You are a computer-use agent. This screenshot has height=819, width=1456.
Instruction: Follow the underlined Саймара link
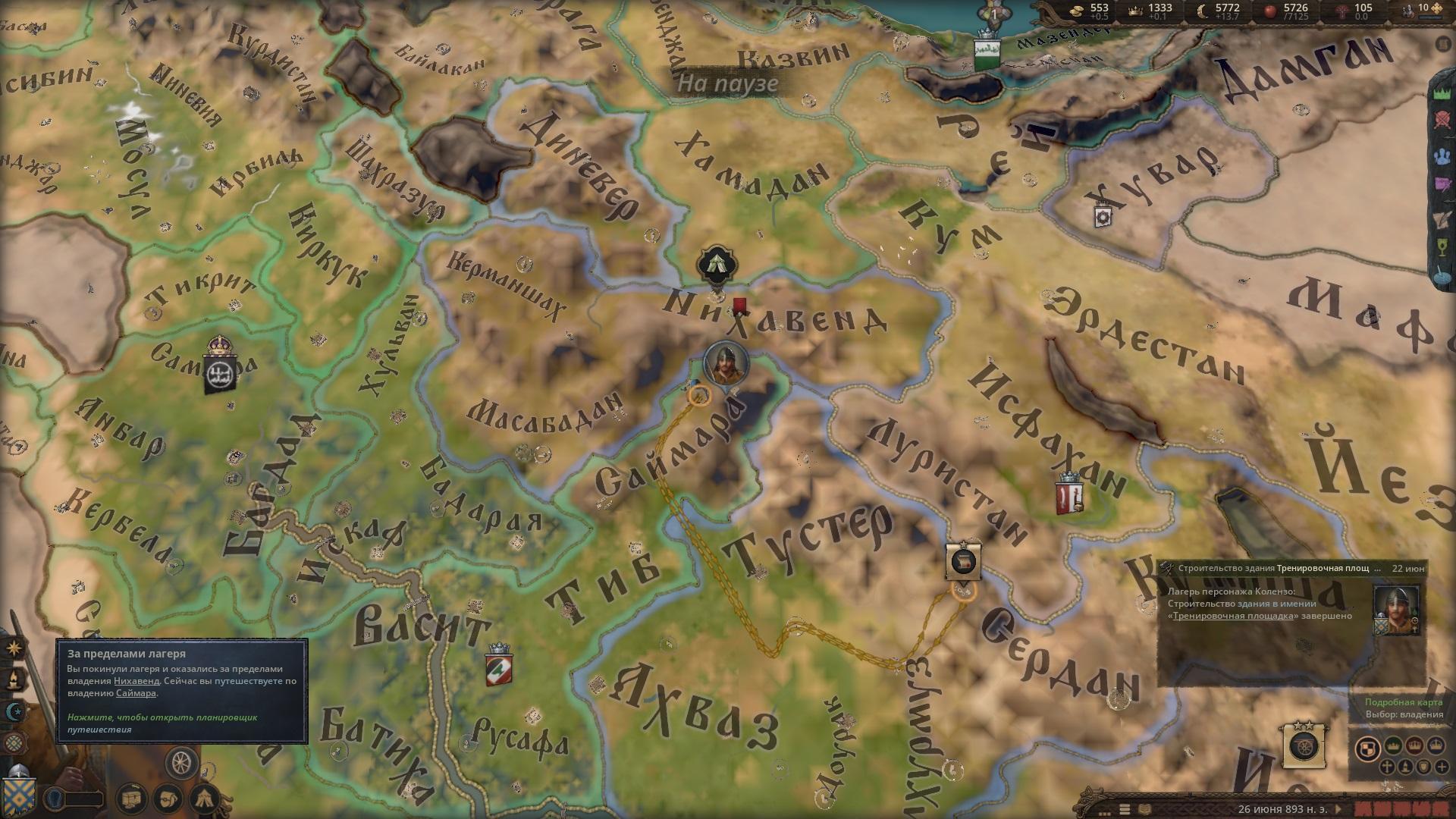coord(136,693)
